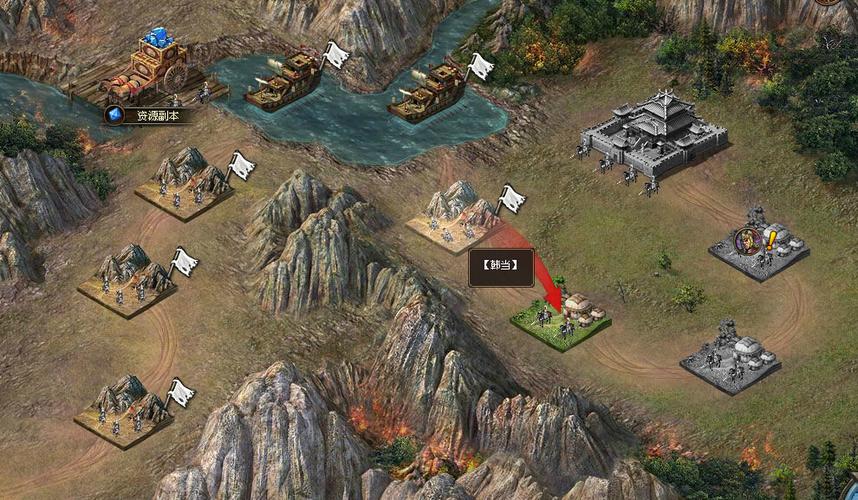Open the 资源副本 resource dungeon
Image resolution: width=858 pixels, height=500 pixels.
click(x=152, y=115)
